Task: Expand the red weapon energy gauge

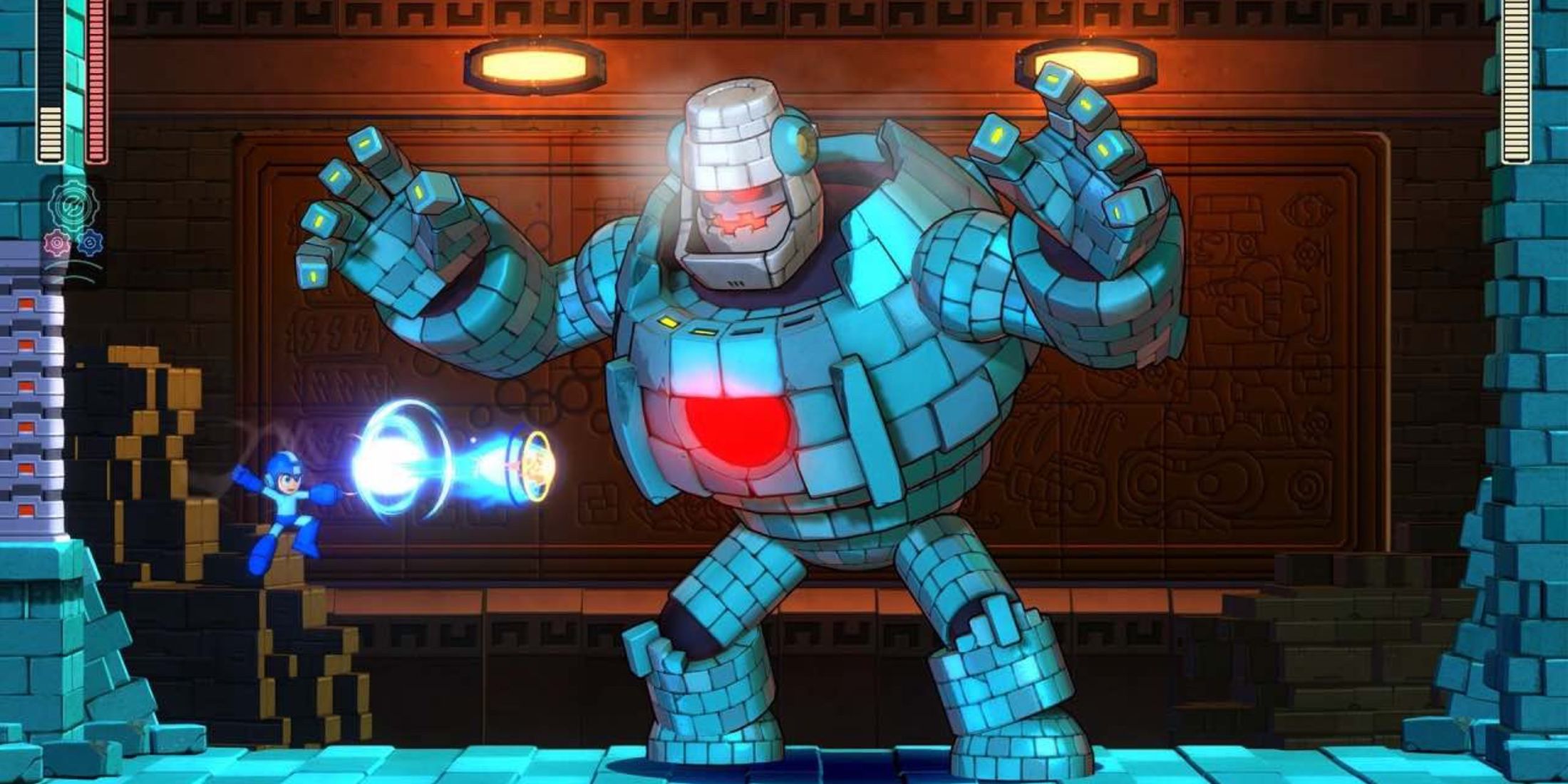Action: click(x=97, y=86)
